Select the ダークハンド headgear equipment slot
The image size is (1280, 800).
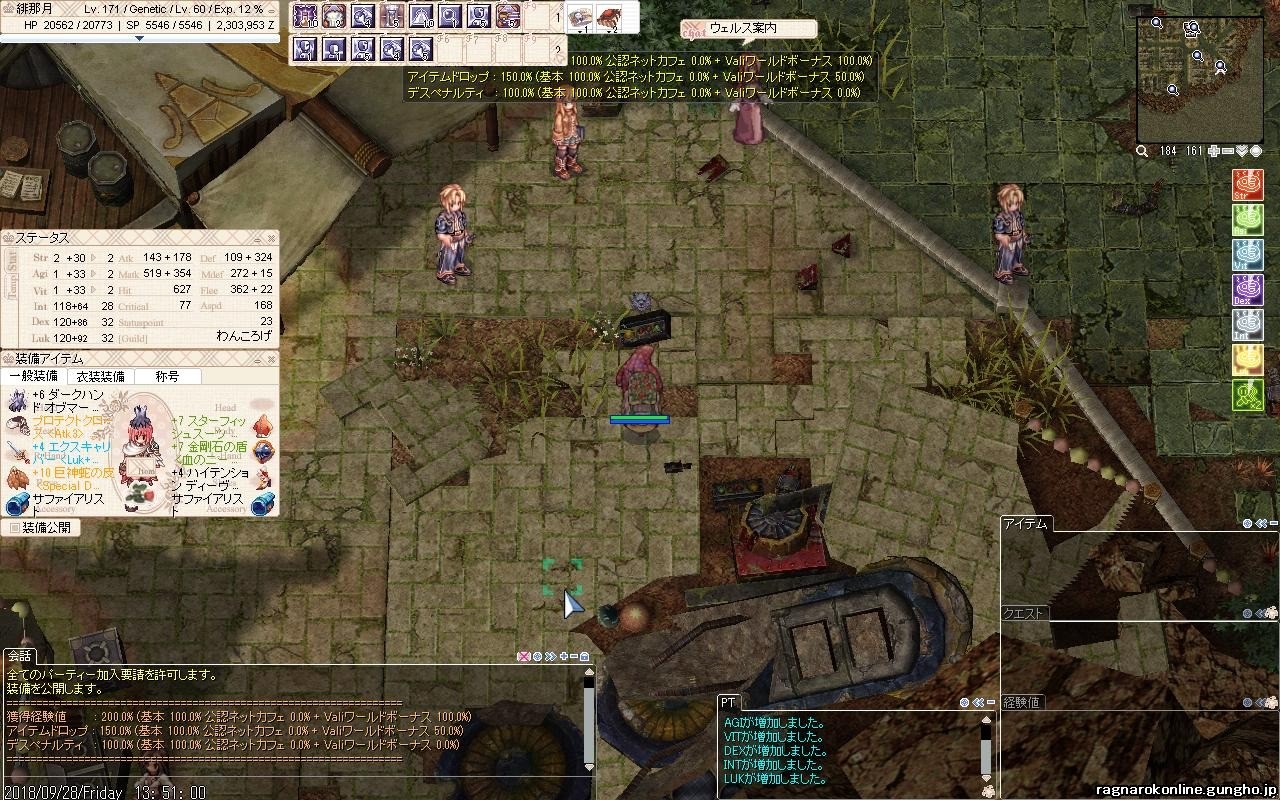point(17,402)
